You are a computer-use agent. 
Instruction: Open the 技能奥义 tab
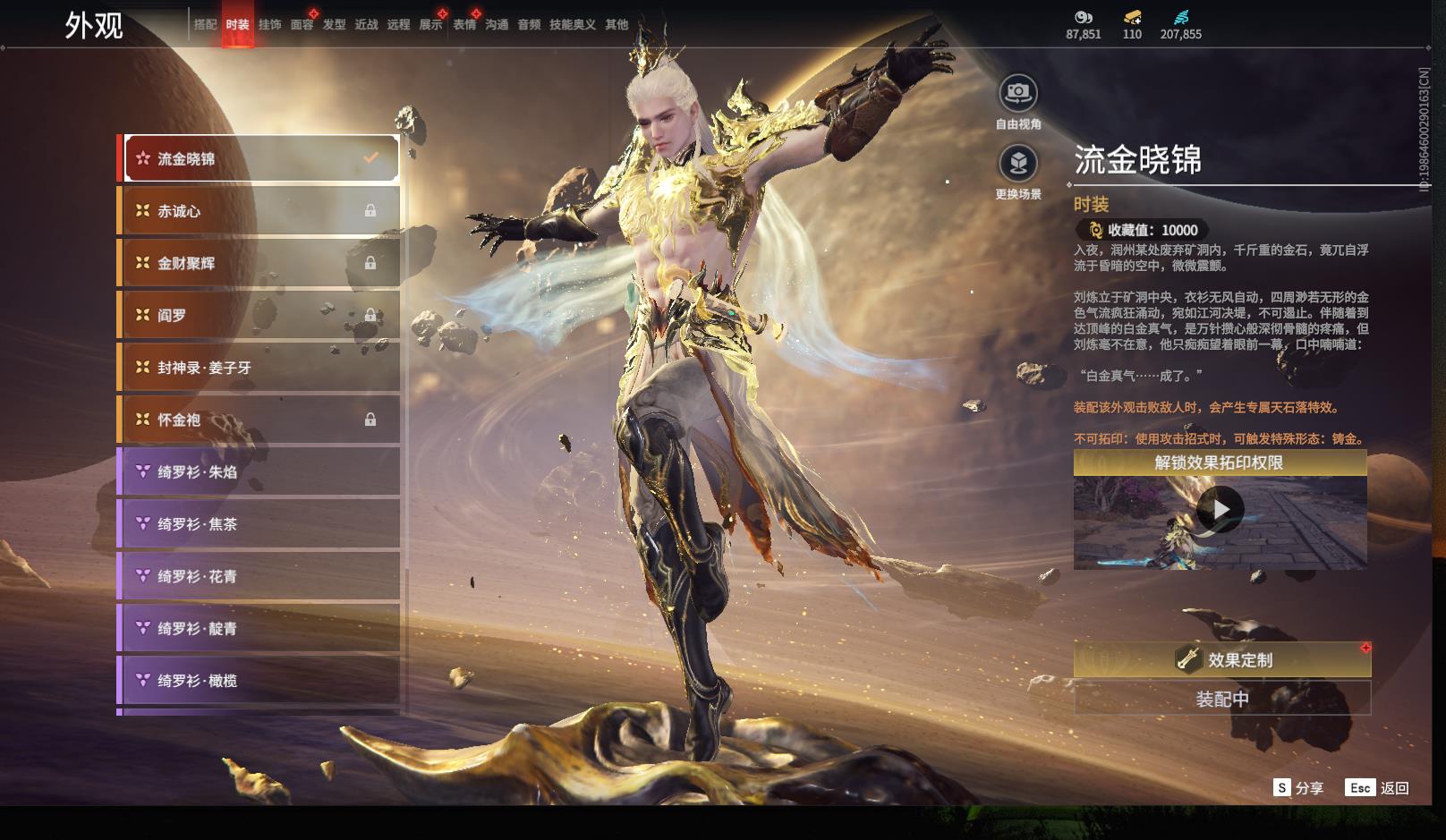[x=572, y=25]
